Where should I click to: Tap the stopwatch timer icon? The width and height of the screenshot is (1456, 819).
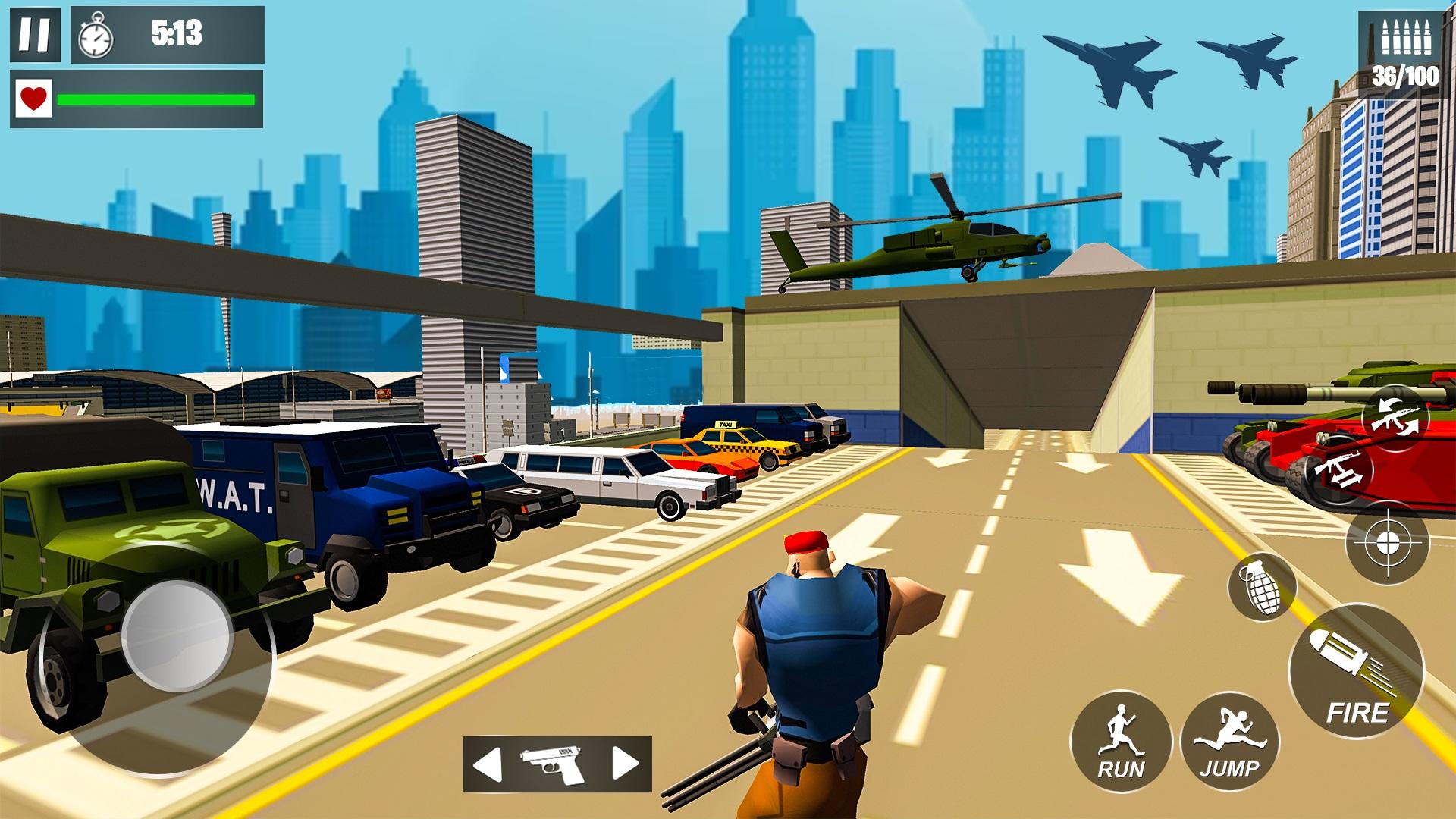click(x=95, y=36)
